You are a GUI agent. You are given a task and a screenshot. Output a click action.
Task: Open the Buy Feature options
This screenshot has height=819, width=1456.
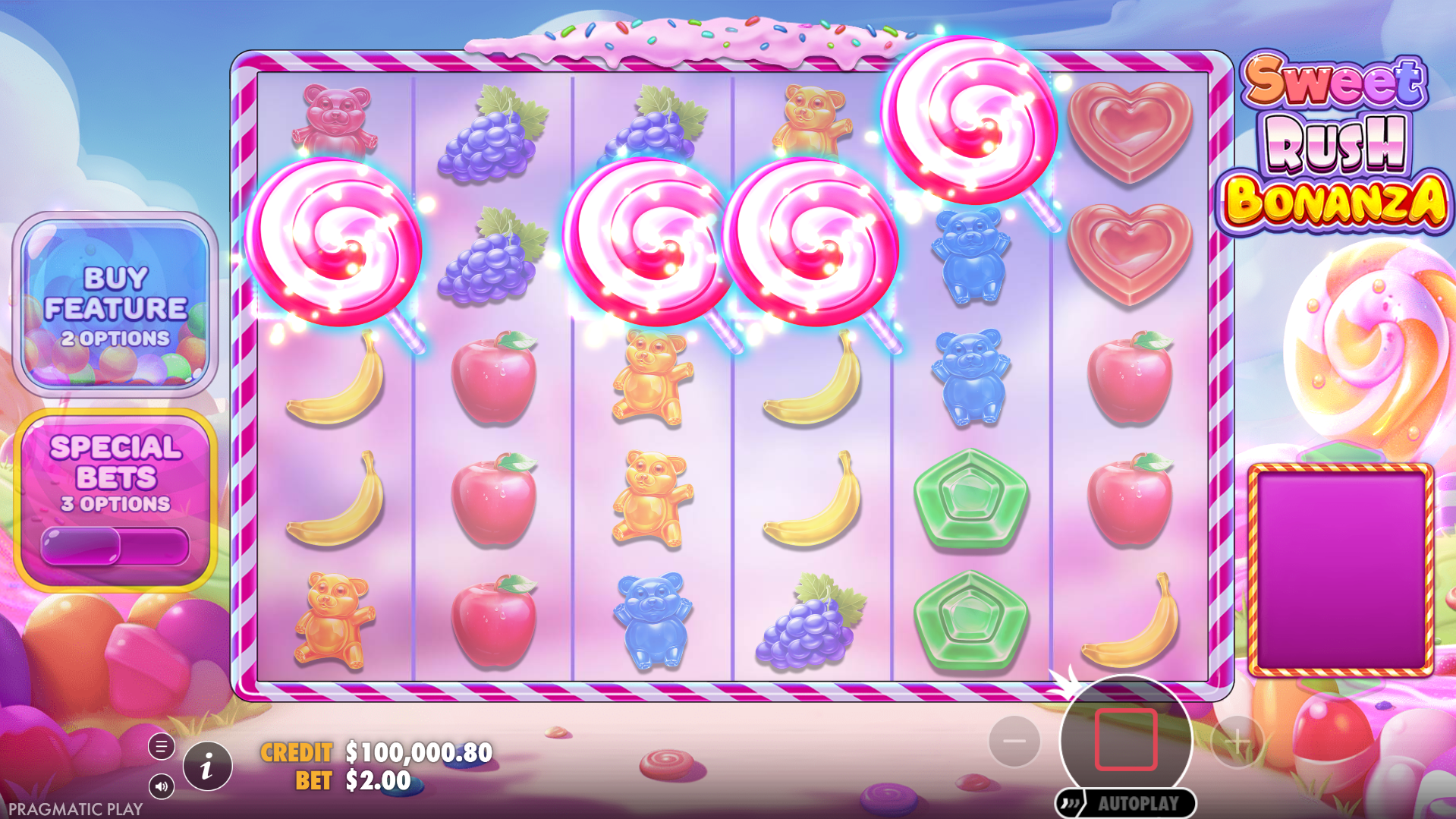pos(115,304)
